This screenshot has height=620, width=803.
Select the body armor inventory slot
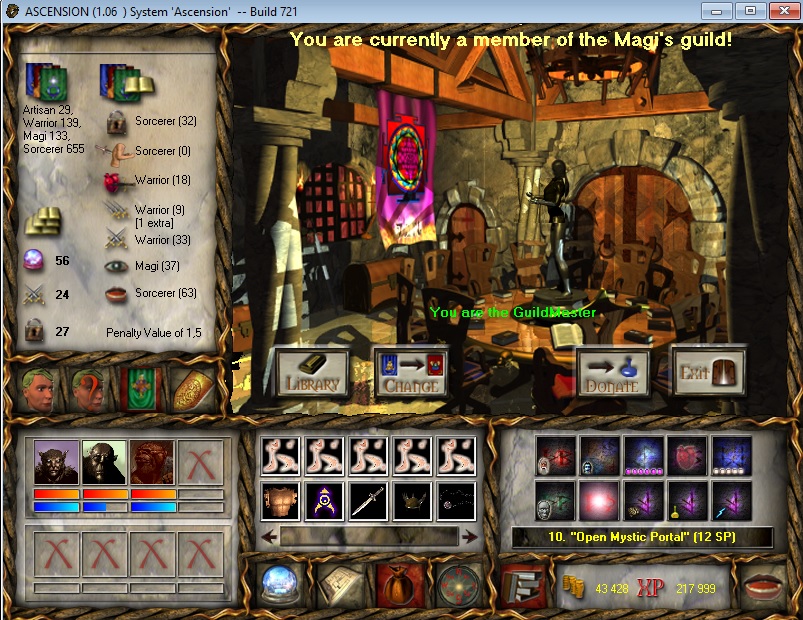click(280, 501)
